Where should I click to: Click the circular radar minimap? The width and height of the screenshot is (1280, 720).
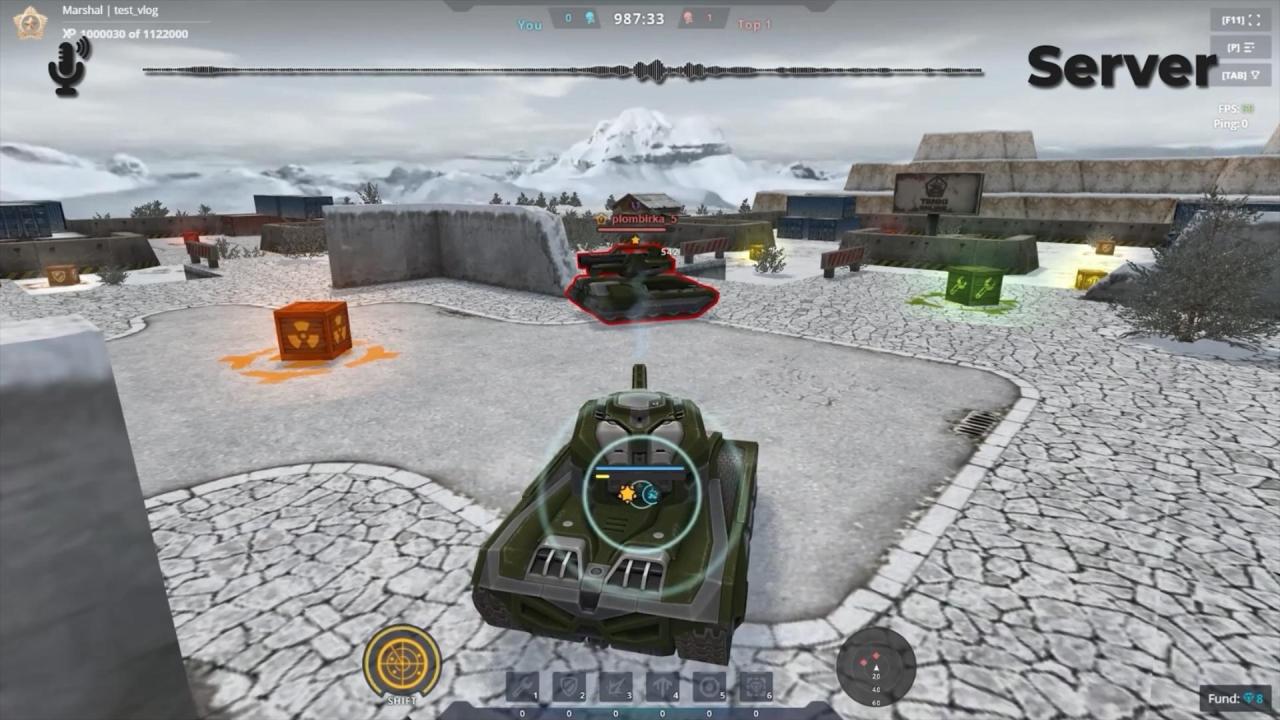click(x=876, y=667)
